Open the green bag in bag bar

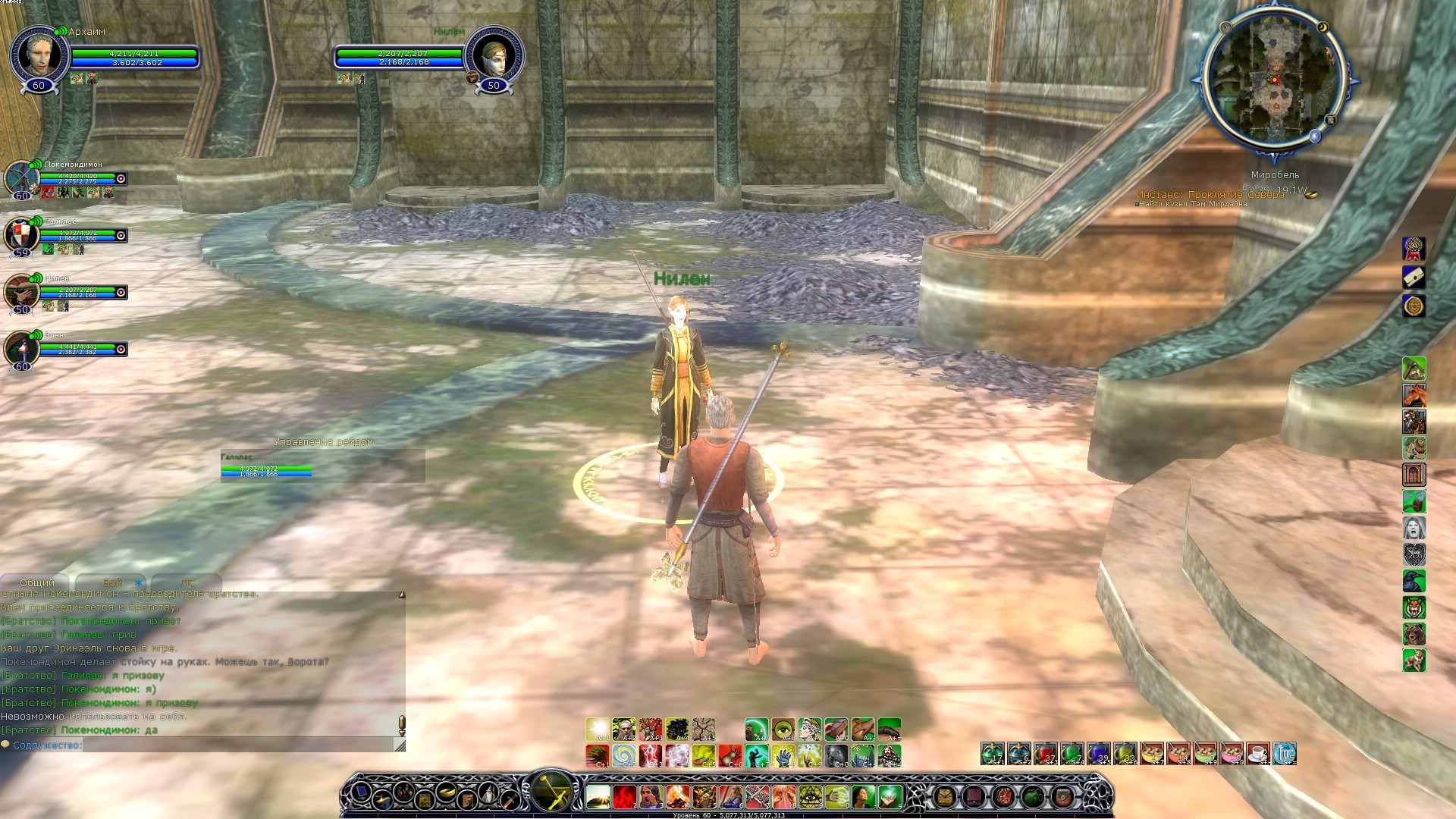[1032, 796]
